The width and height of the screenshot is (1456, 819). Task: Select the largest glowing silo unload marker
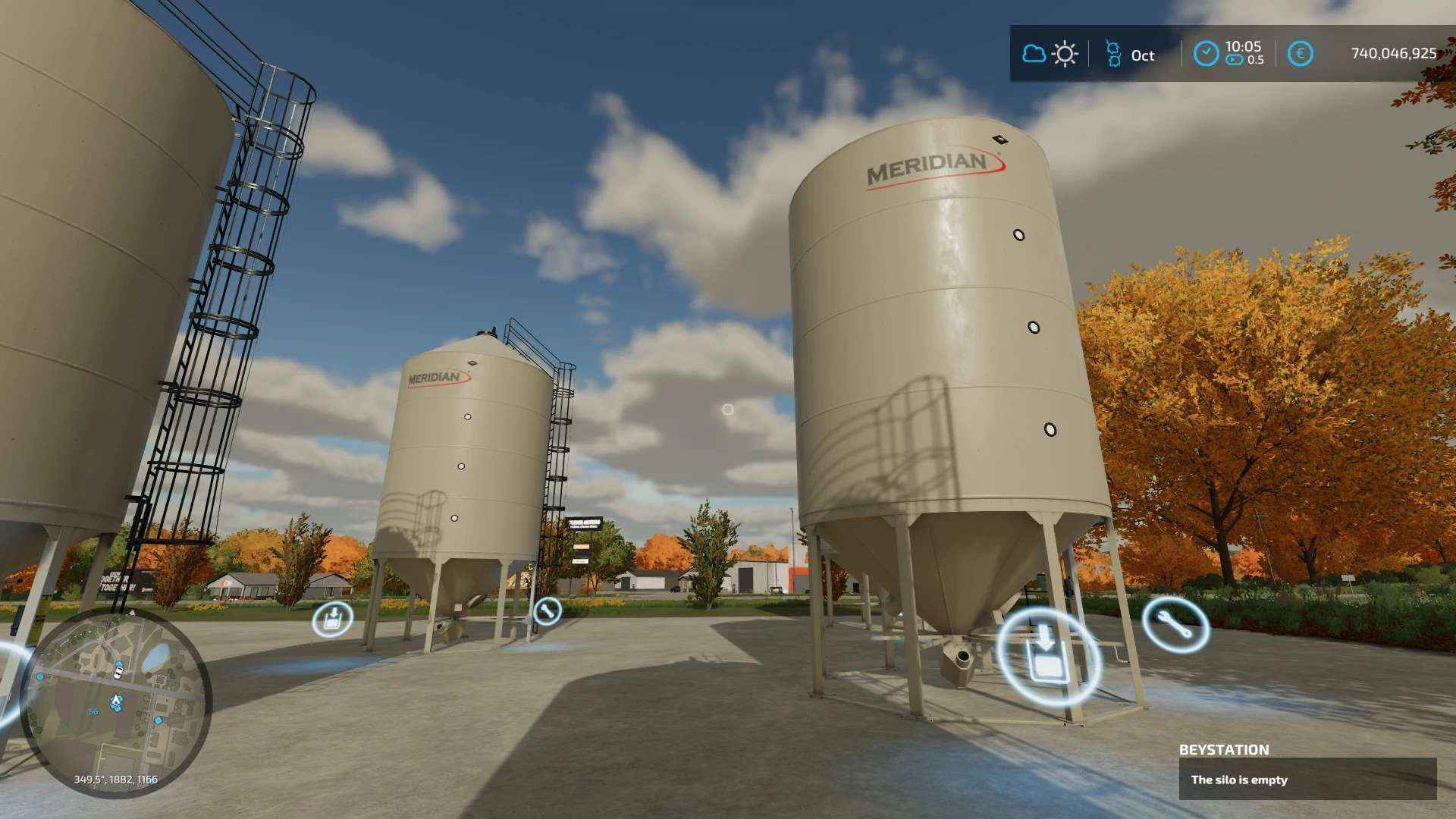point(1047,657)
